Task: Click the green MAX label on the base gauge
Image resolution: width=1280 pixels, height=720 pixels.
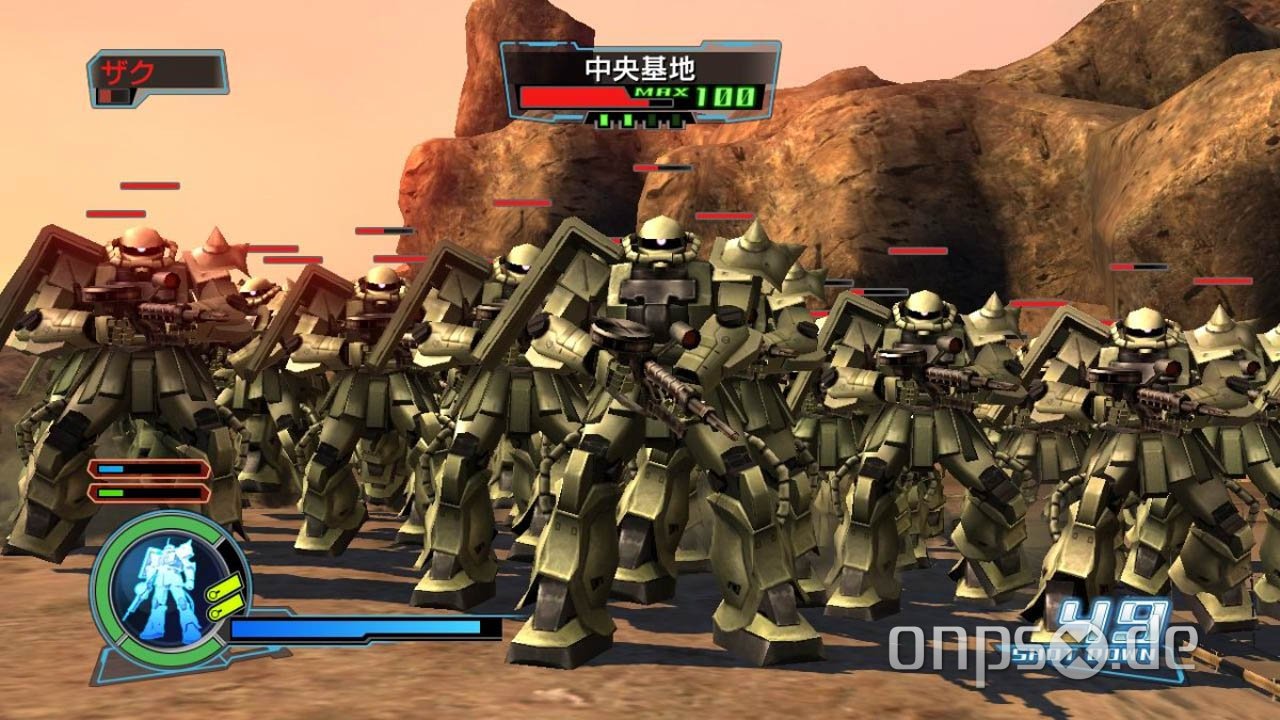Action: (x=660, y=92)
